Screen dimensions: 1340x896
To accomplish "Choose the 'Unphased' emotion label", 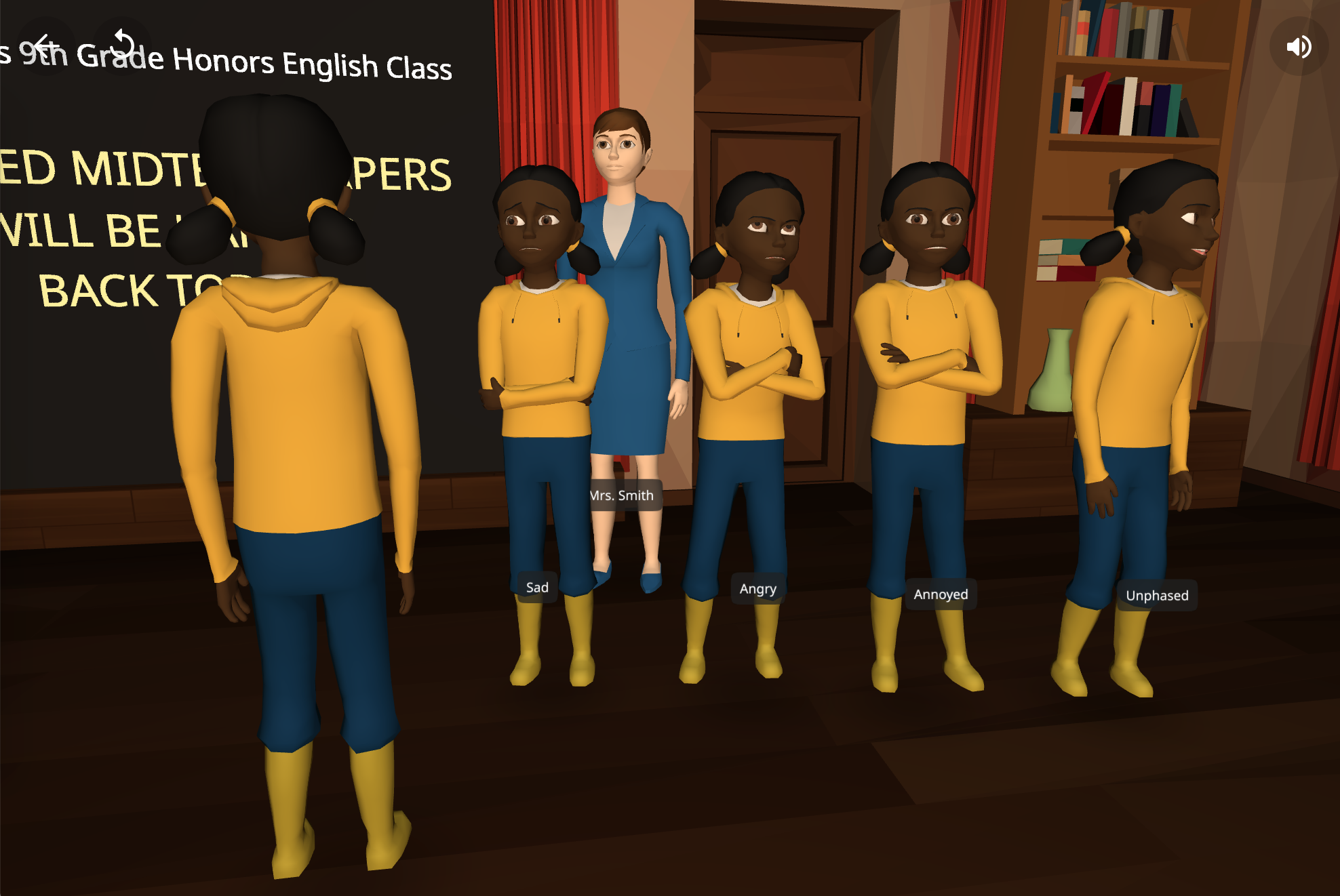I will tap(1158, 596).
